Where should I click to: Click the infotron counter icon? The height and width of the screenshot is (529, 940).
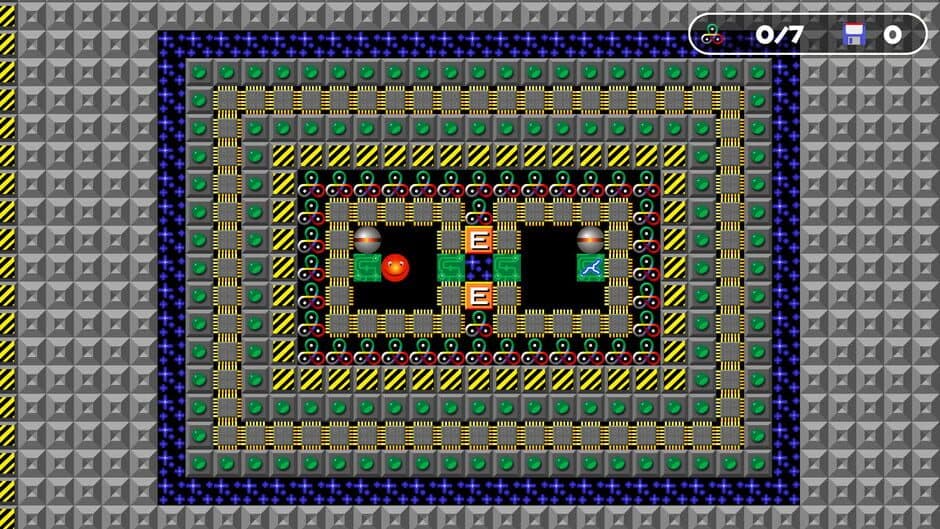712,35
